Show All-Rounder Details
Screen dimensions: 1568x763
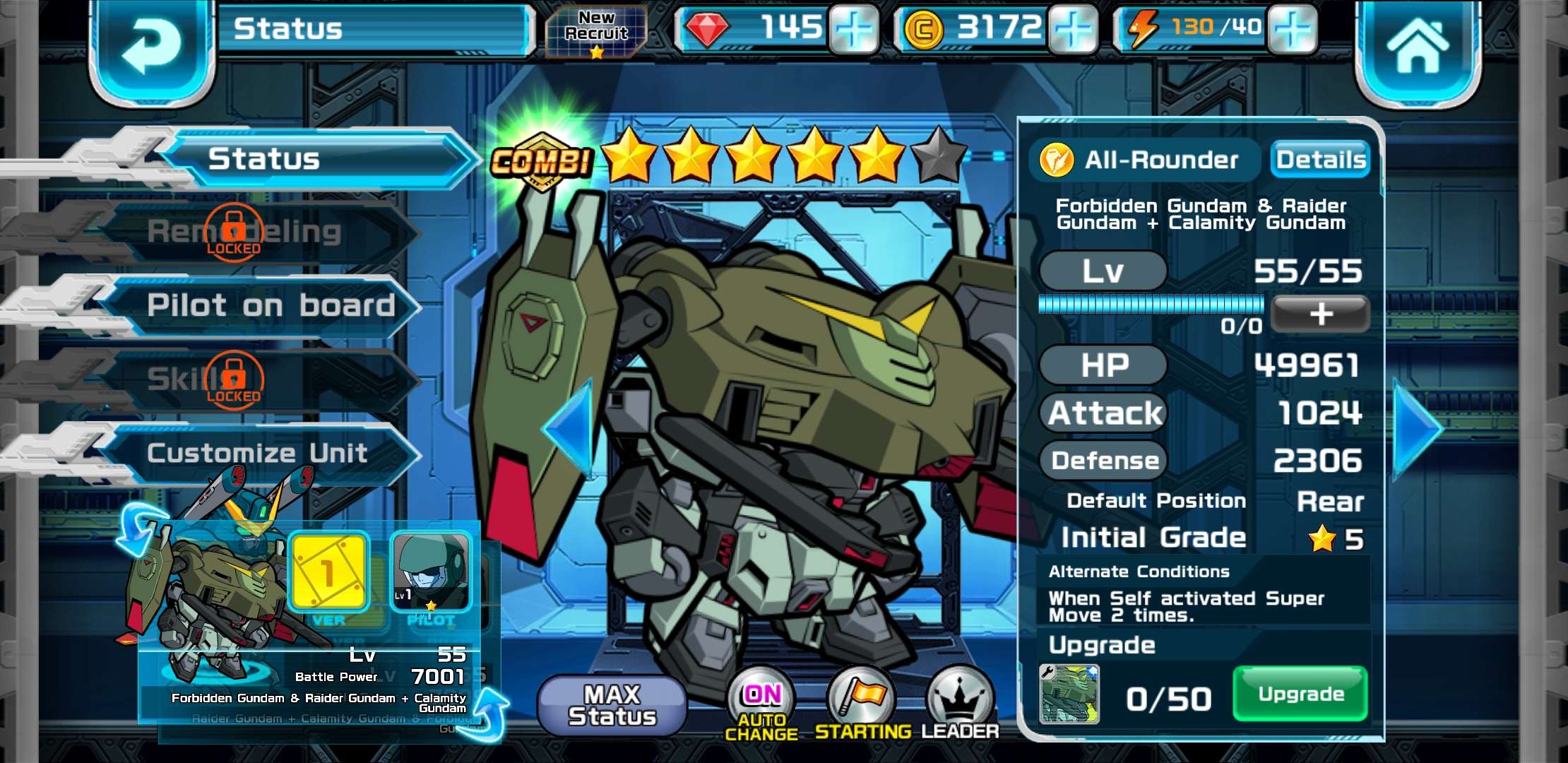pyautogui.click(x=1320, y=160)
